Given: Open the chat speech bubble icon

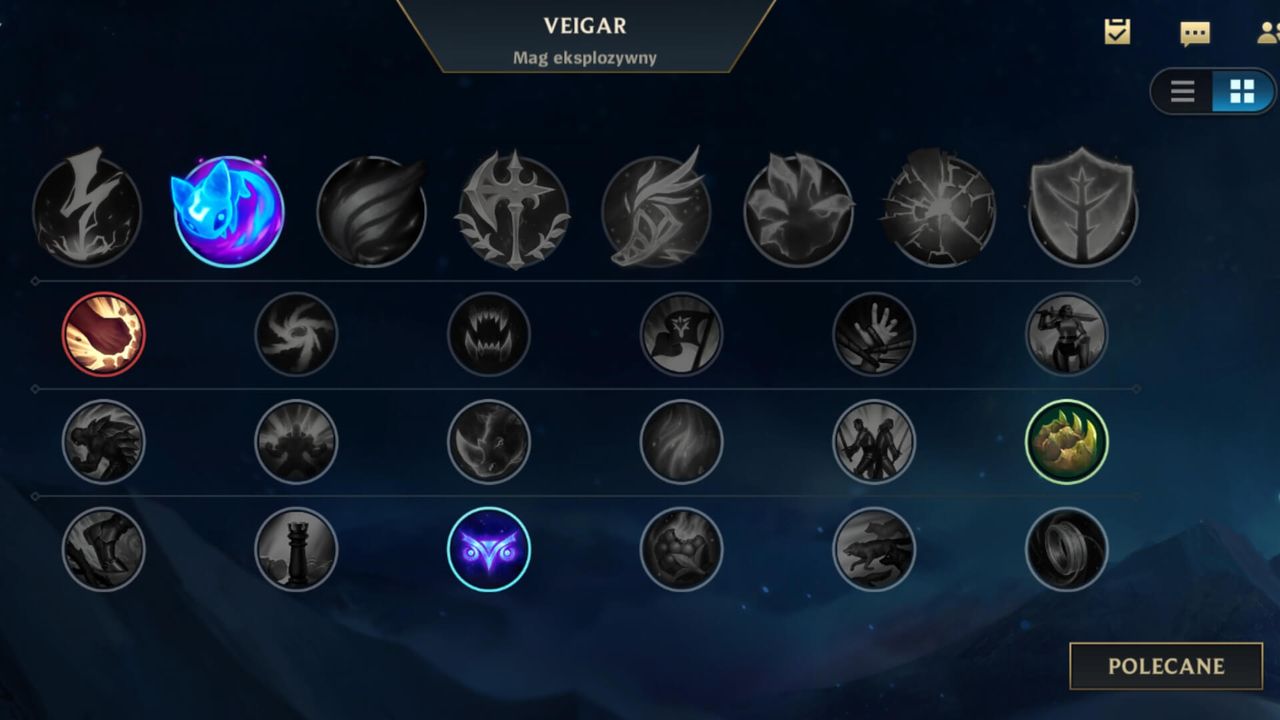Looking at the screenshot, I should click(1194, 33).
